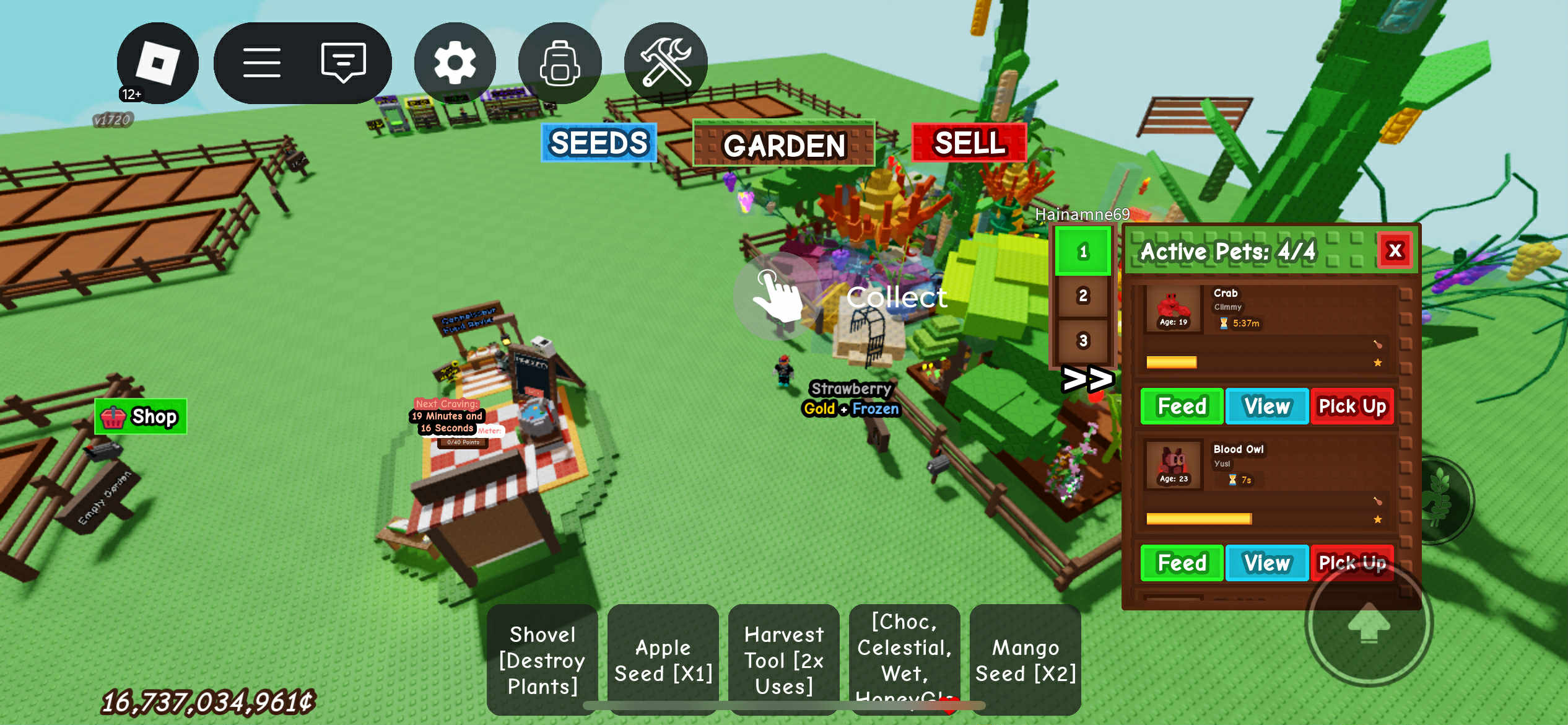Image resolution: width=1568 pixels, height=725 pixels.
Task: Switch to pet loadout 3
Action: coord(1082,340)
